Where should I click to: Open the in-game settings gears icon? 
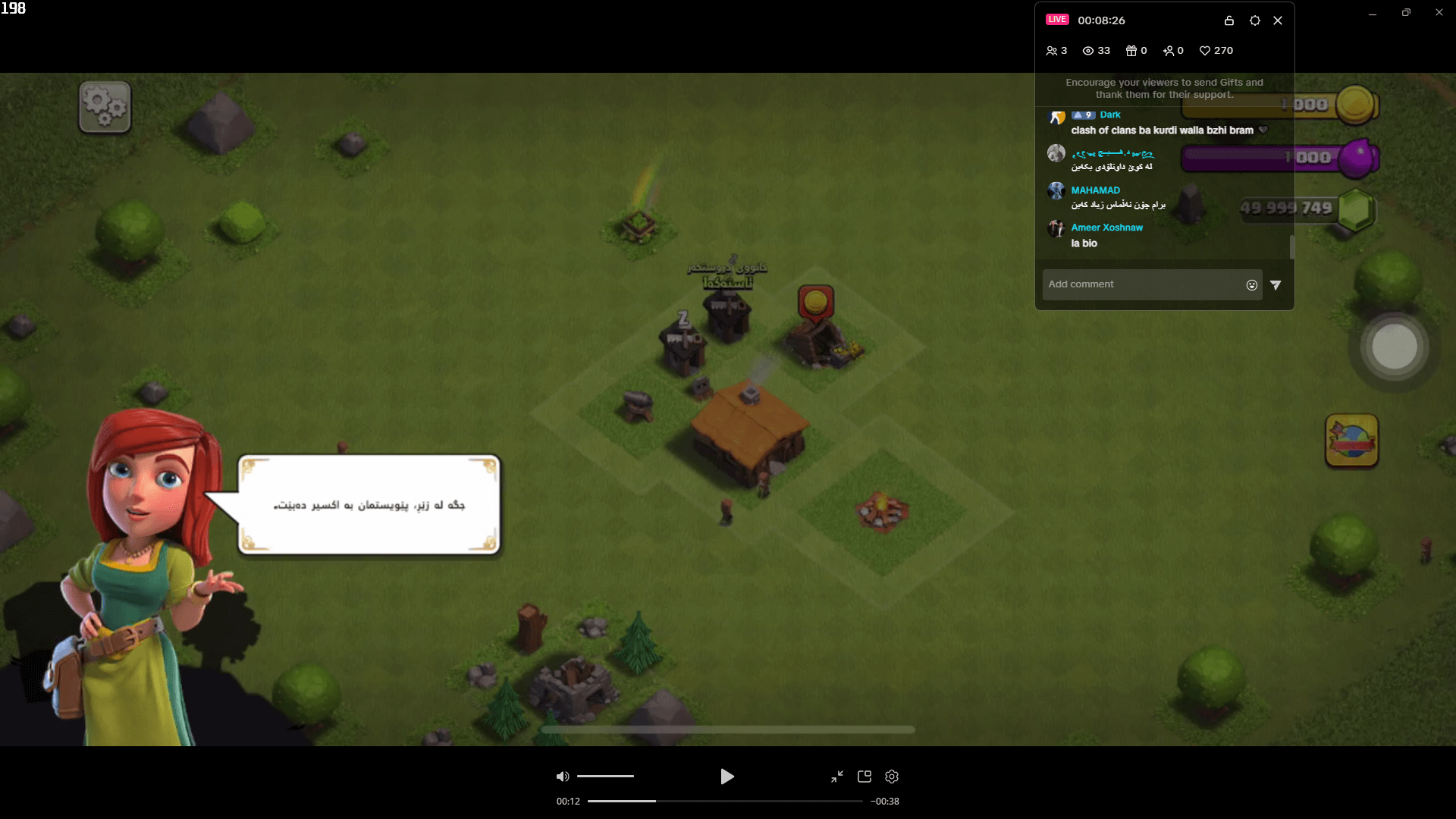[x=104, y=106]
